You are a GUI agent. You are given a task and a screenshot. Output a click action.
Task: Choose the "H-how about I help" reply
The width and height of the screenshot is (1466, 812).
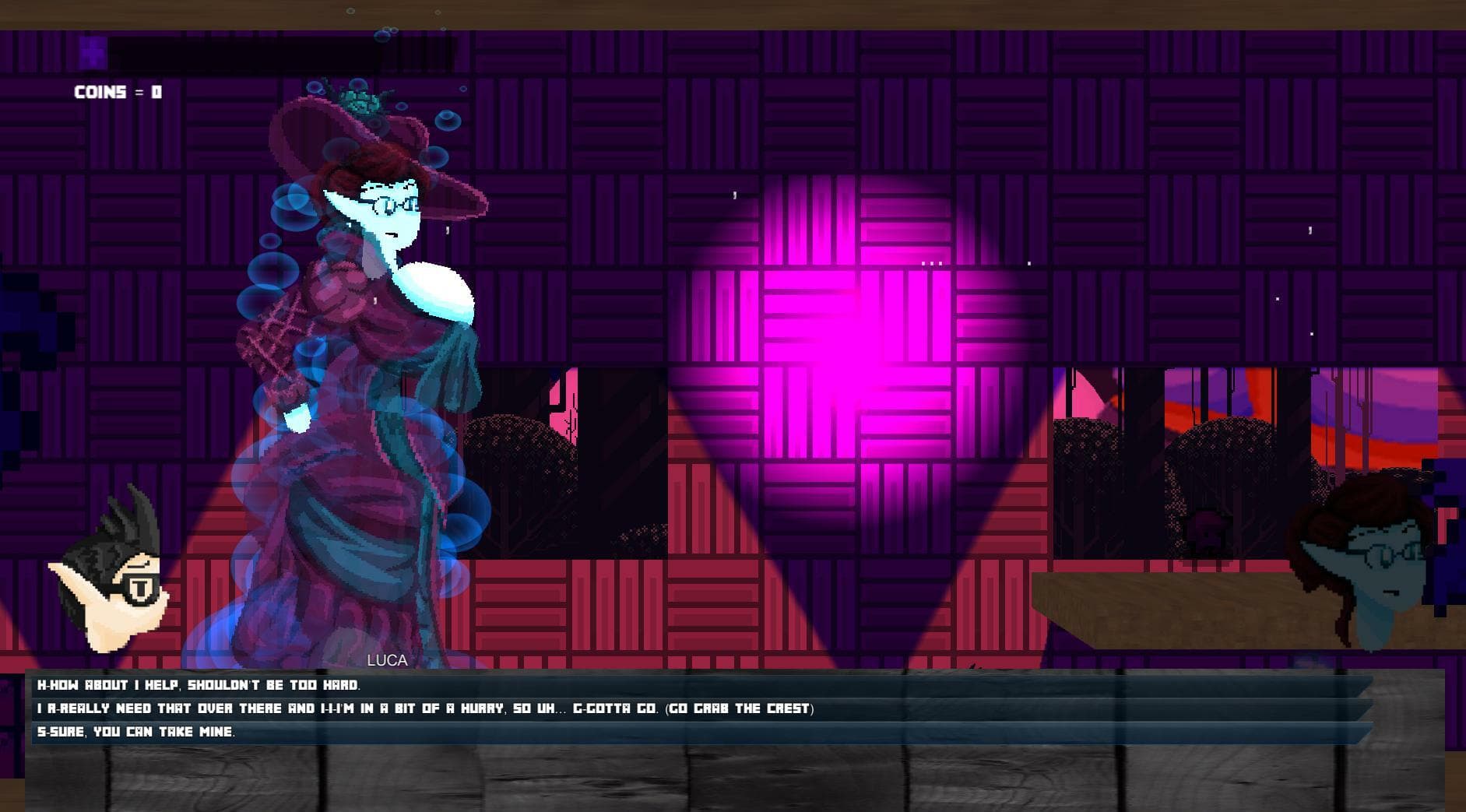point(199,685)
